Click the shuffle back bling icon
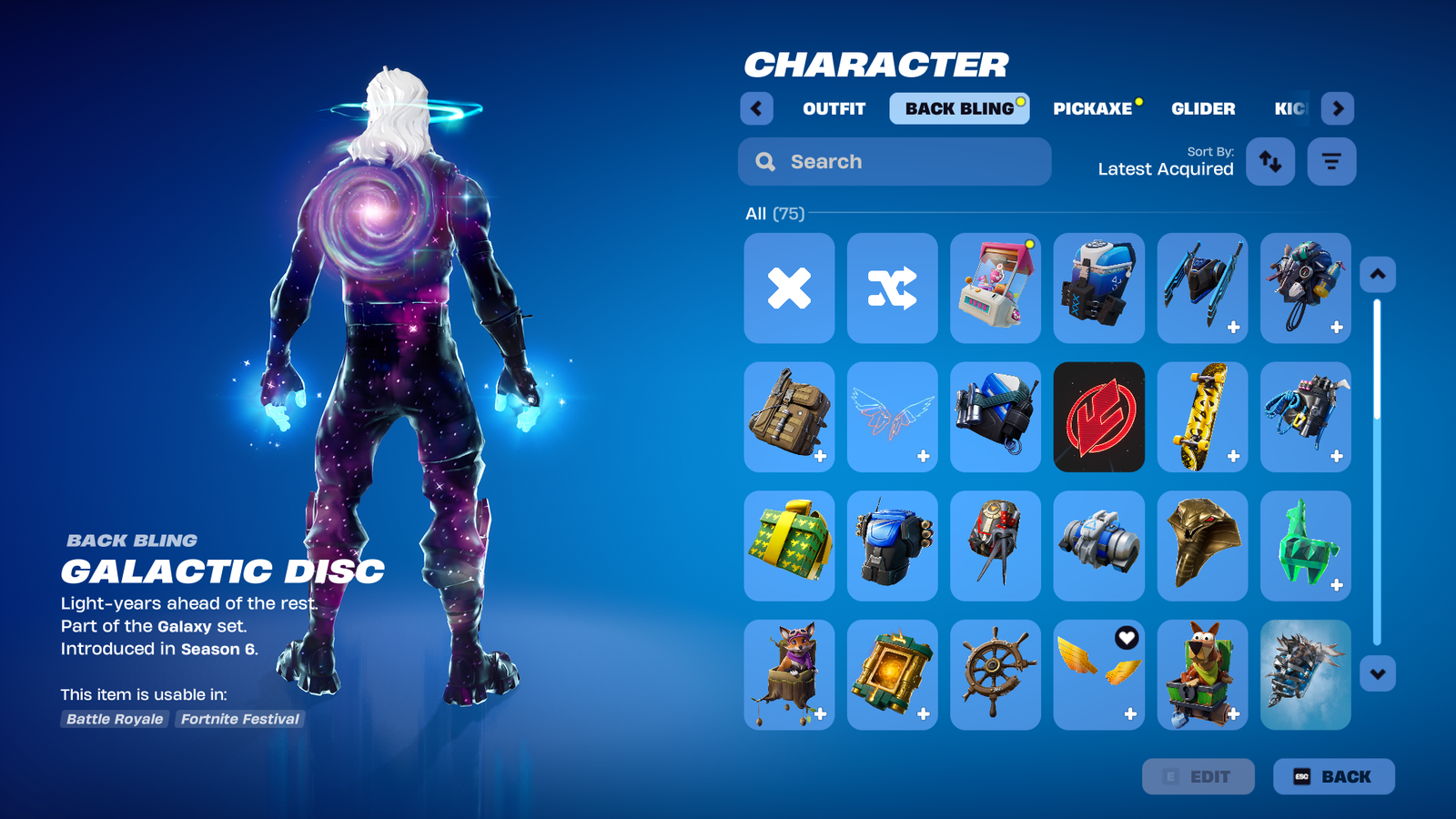This screenshot has width=1456, height=819. point(893,288)
